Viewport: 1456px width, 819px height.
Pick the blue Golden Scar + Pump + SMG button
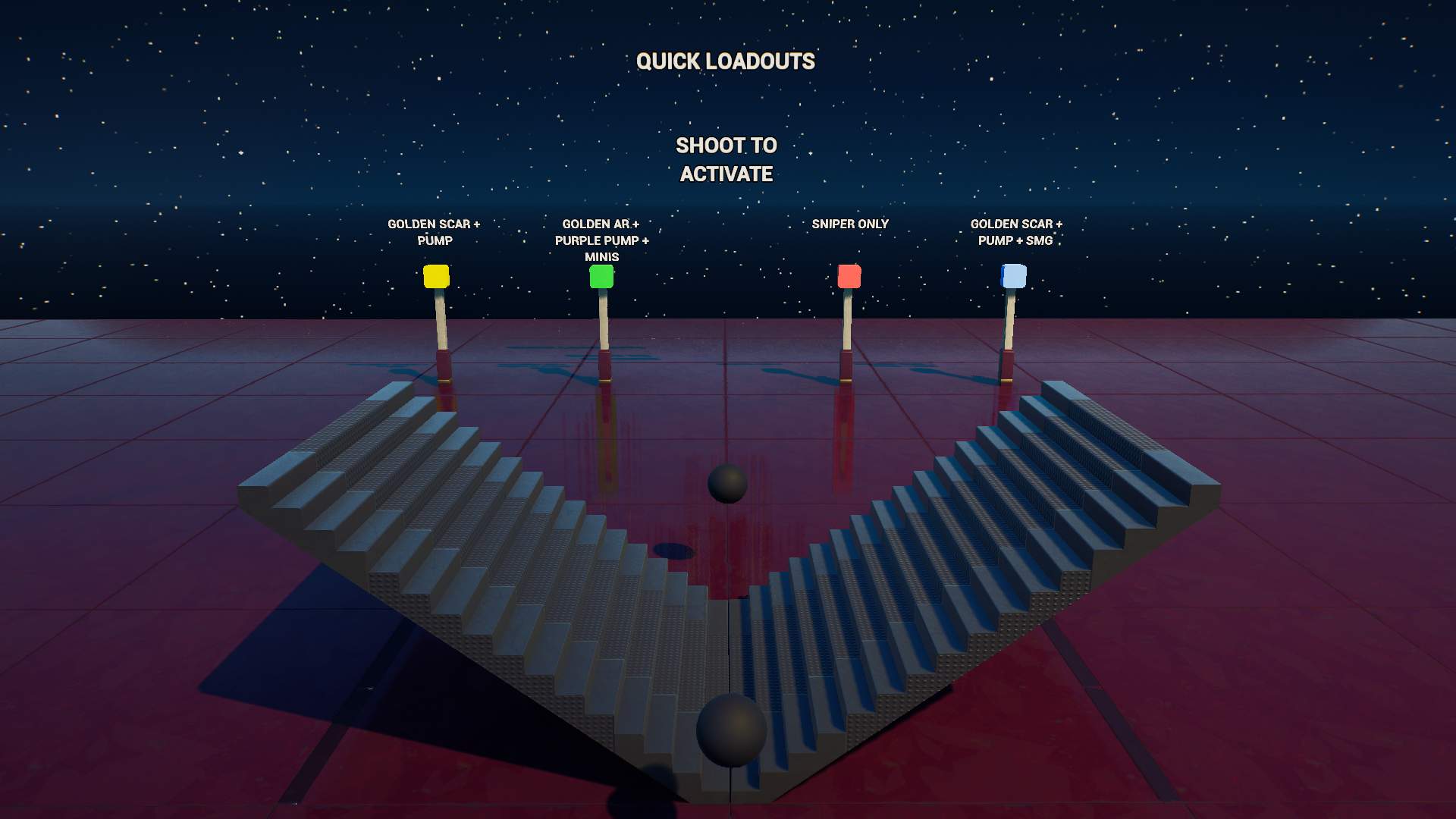click(x=1014, y=276)
